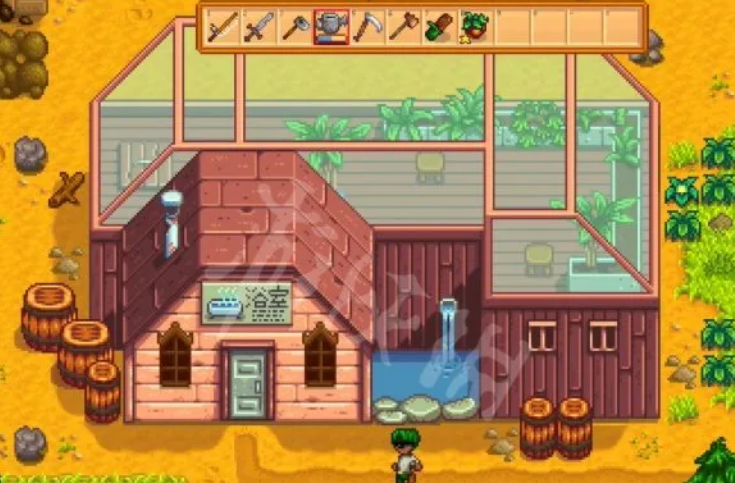
Task: Choose the red berry plant item
Action: (x=475, y=27)
